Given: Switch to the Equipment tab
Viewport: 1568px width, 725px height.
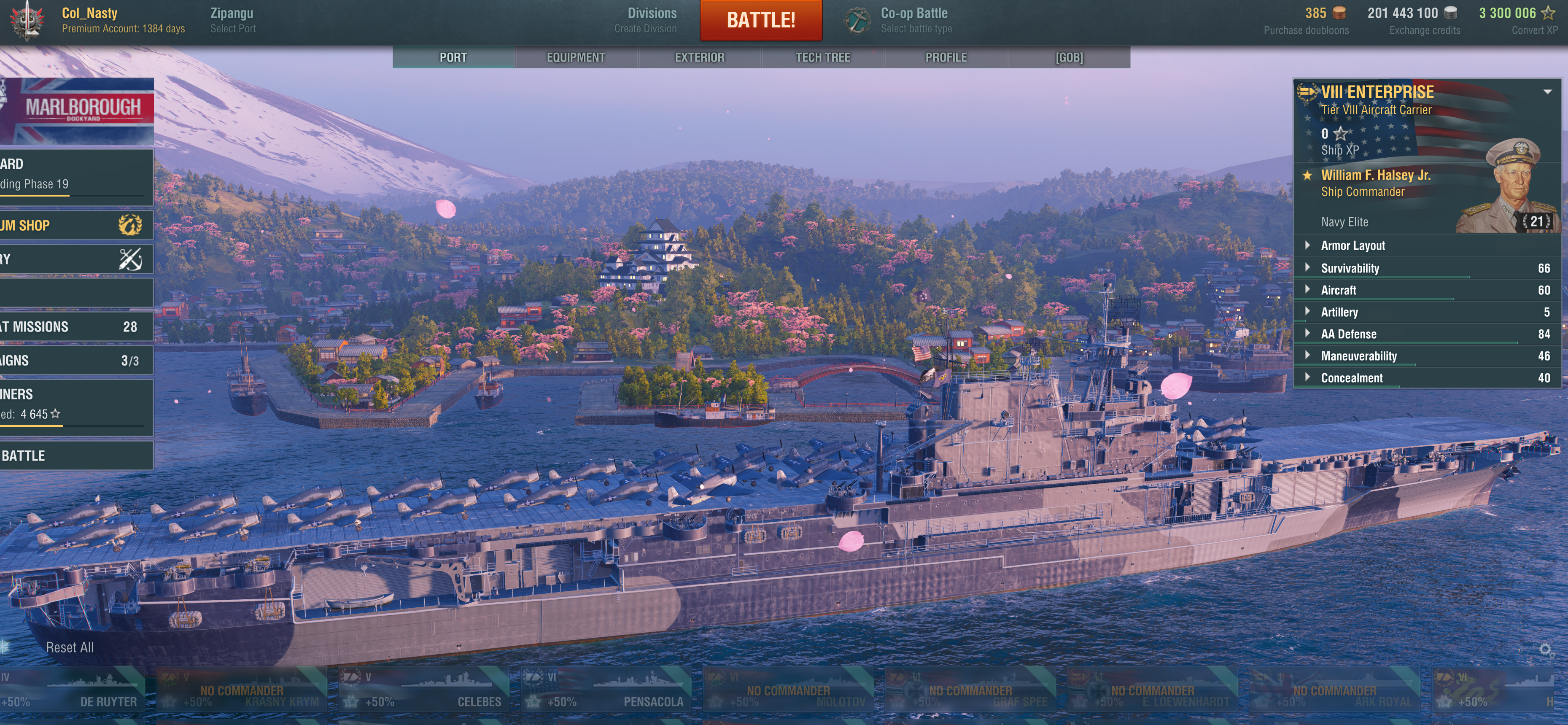Looking at the screenshot, I should [x=575, y=57].
